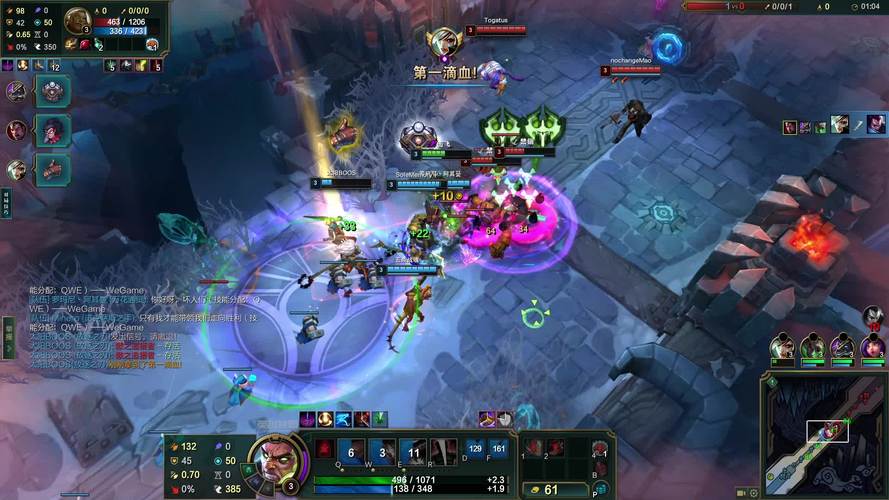Select the D summoner spell
Screen dimensions: 889x500
(x=475, y=450)
